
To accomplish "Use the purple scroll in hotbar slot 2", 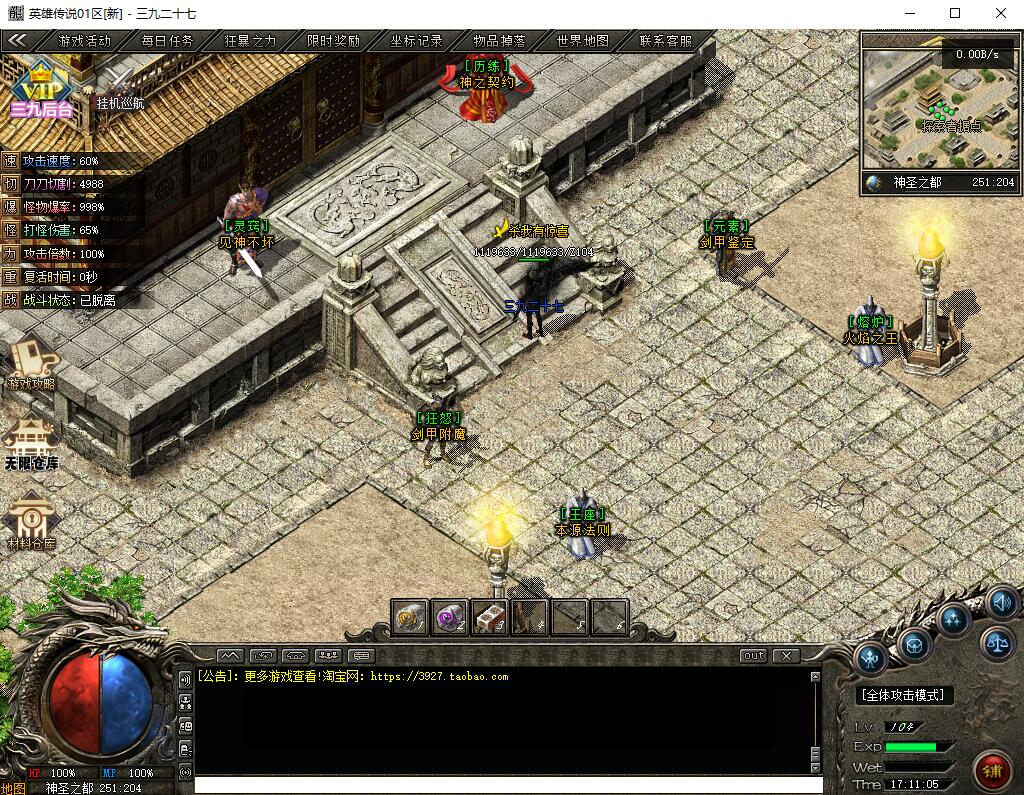I will coord(450,617).
